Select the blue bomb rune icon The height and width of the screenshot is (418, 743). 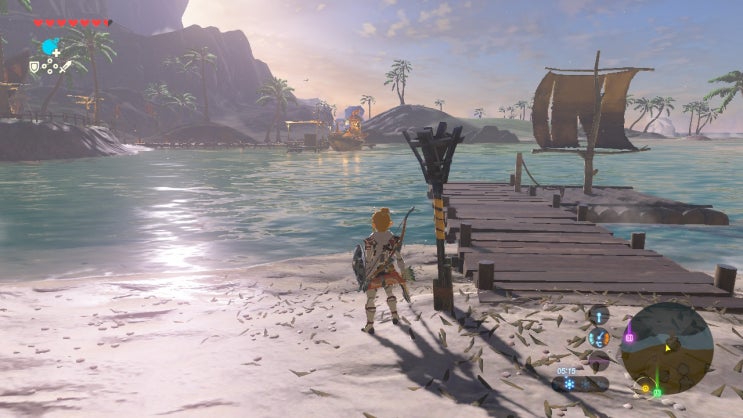point(50,46)
